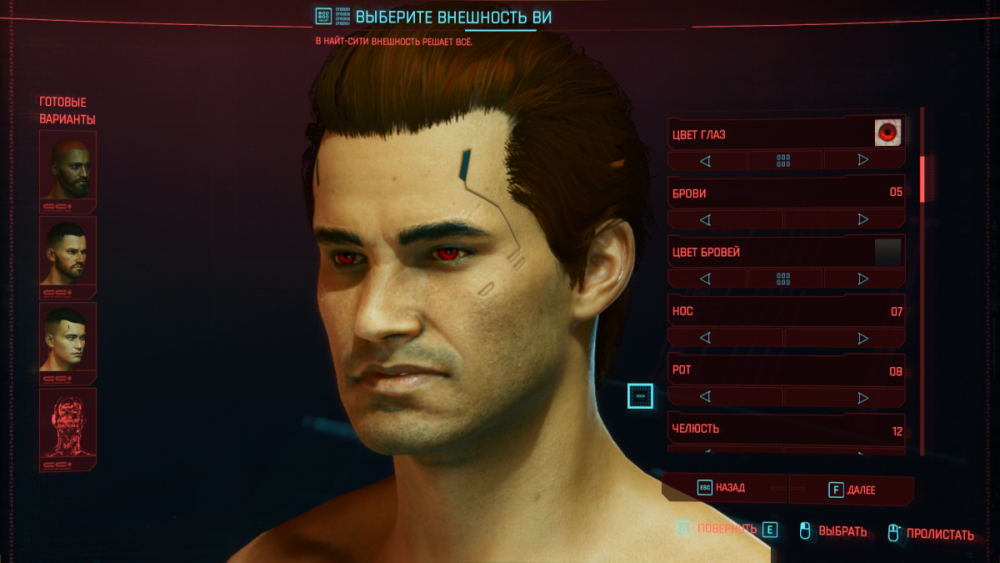Step БРОВИ back with the left arrow
Screen dimensions: 1000x563
tap(705, 219)
